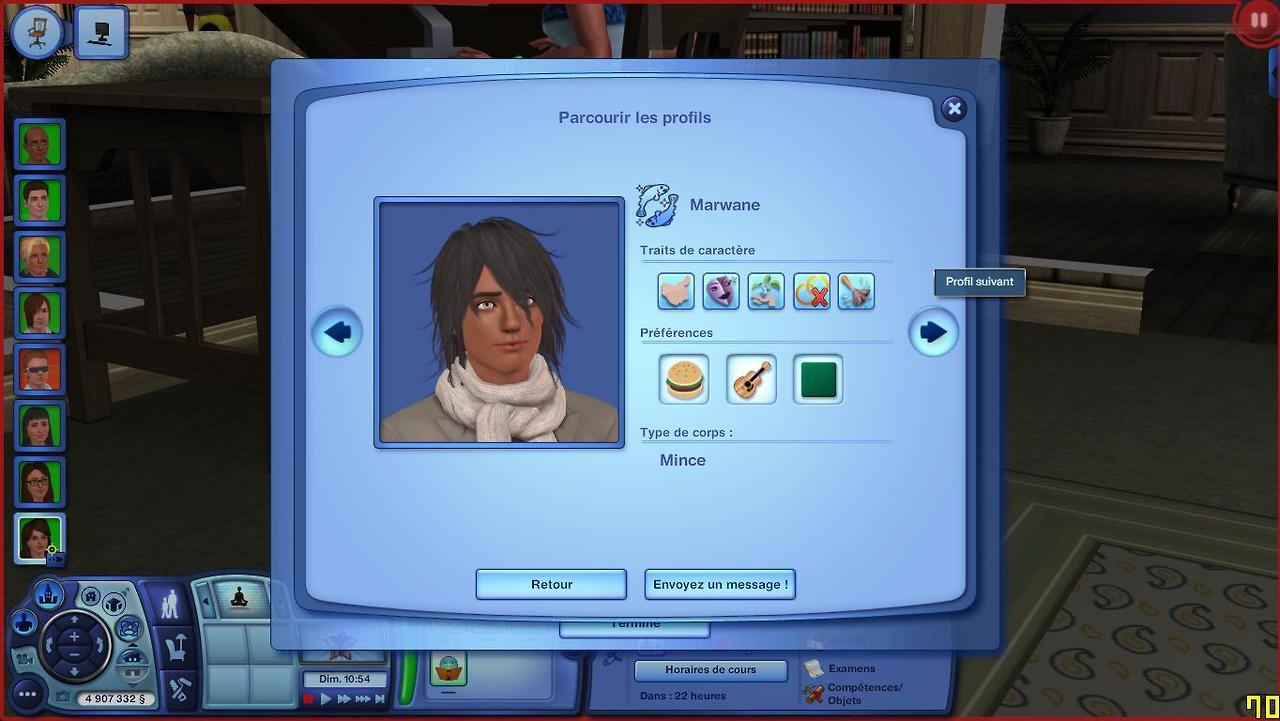This screenshot has height=721, width=1280.
Task: Switch to Buy mode armchair icon
Action: click(x=176, y=649)
